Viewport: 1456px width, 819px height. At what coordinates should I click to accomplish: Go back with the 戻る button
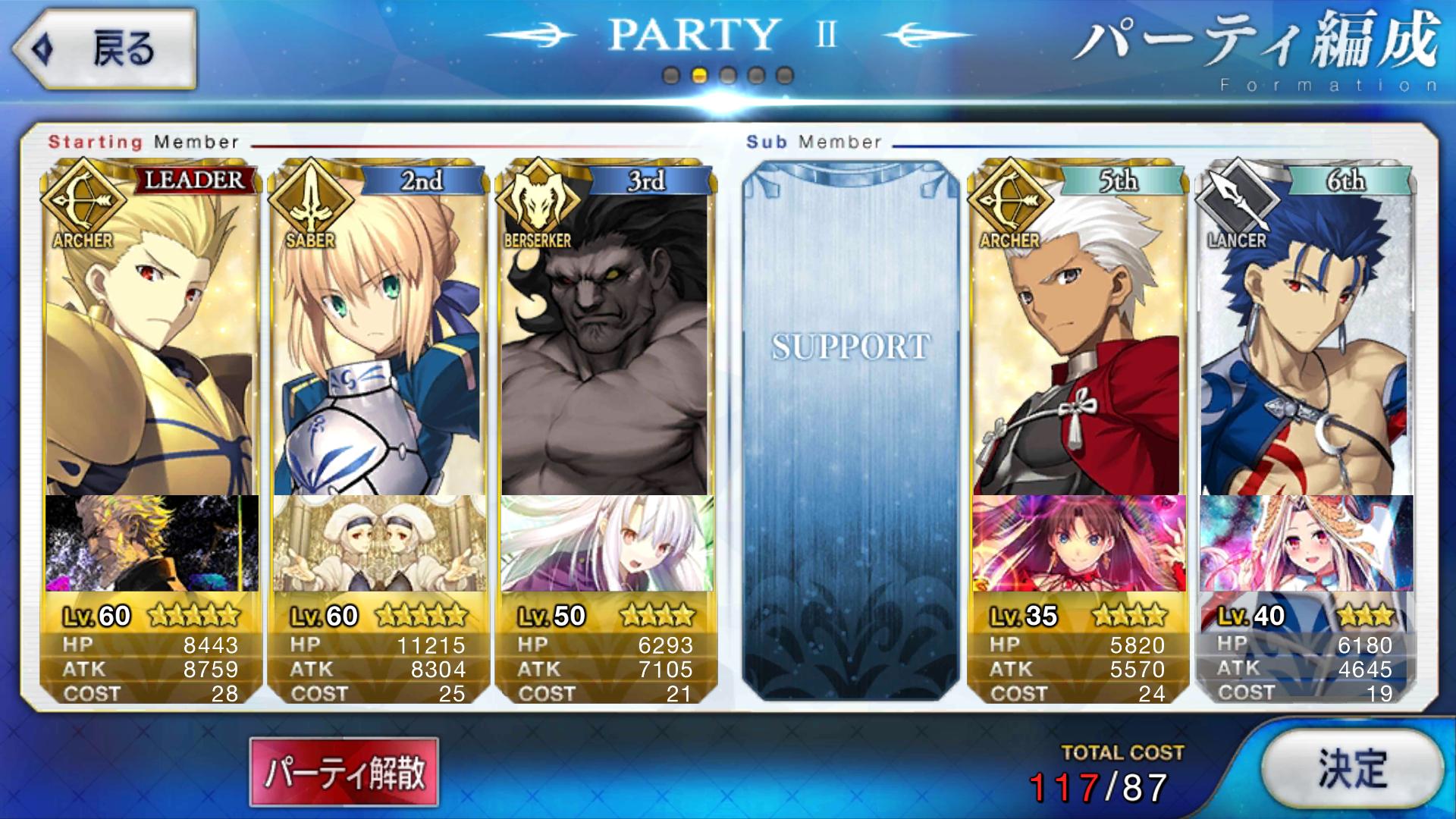pos(105,49)
